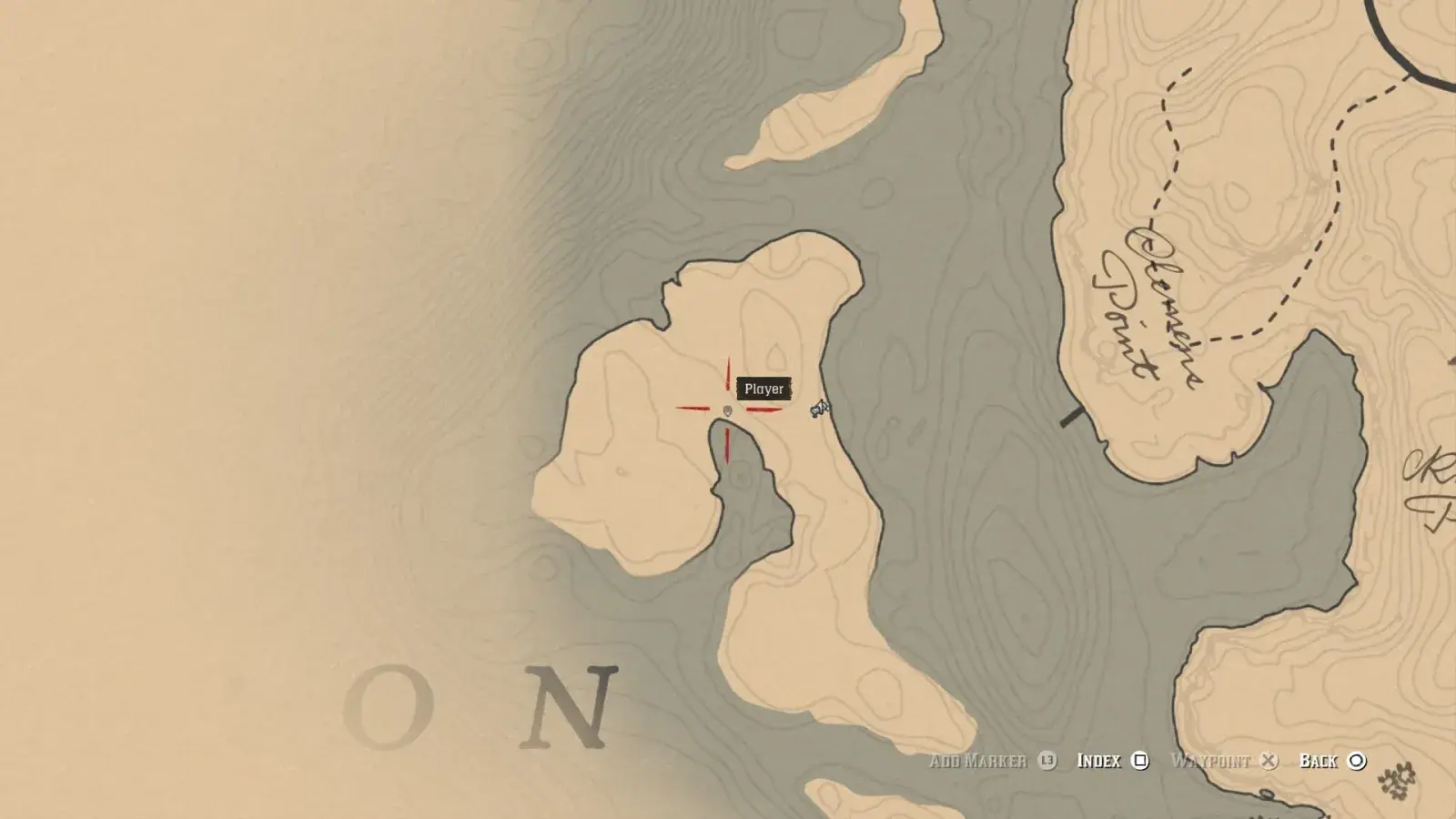1456x819 pixels.
Task: Select the Player marker on the map
Action: [x=727, y=411]
